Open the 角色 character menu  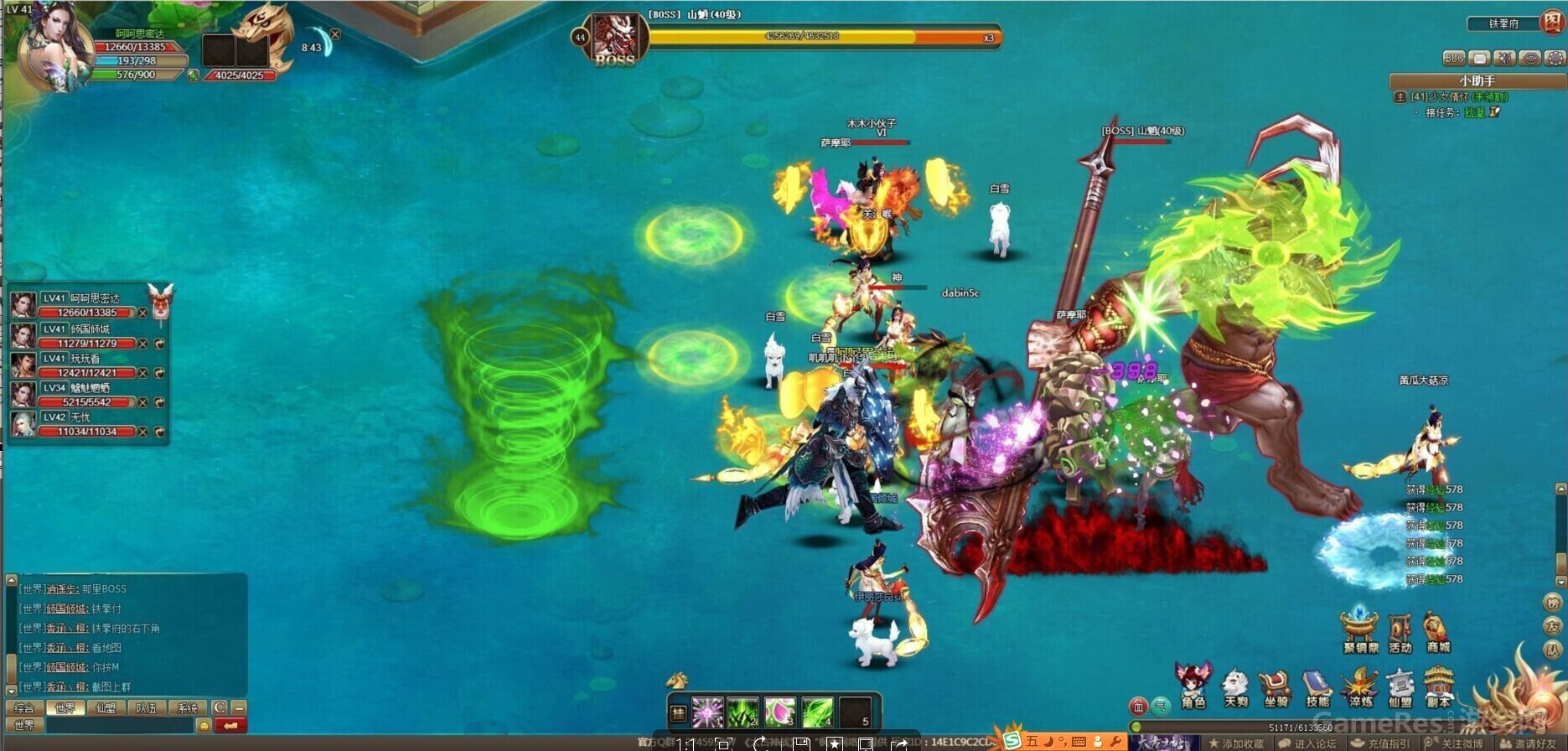pyautogui.click(x=1193, y=686)
